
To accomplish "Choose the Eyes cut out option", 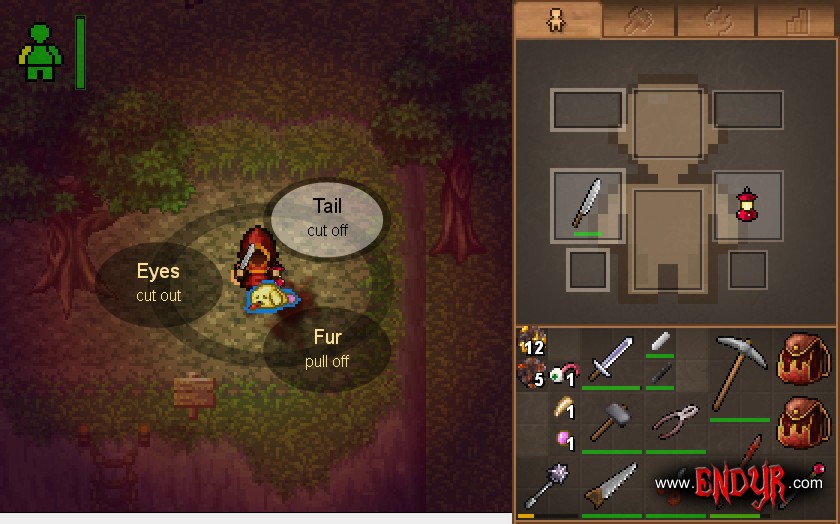I will tap(158, 282).
